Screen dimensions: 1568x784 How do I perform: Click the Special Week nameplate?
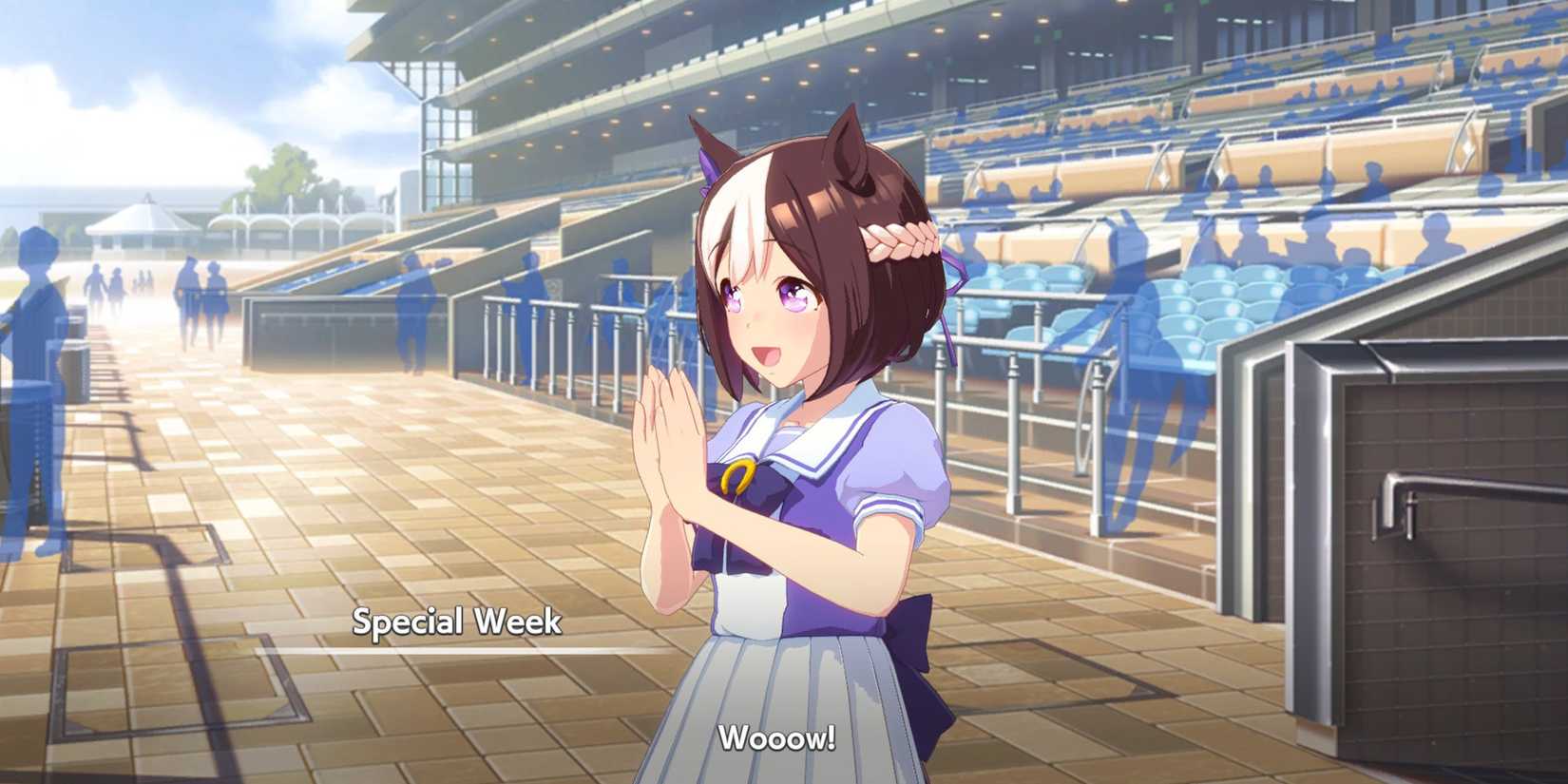[460, 621]
